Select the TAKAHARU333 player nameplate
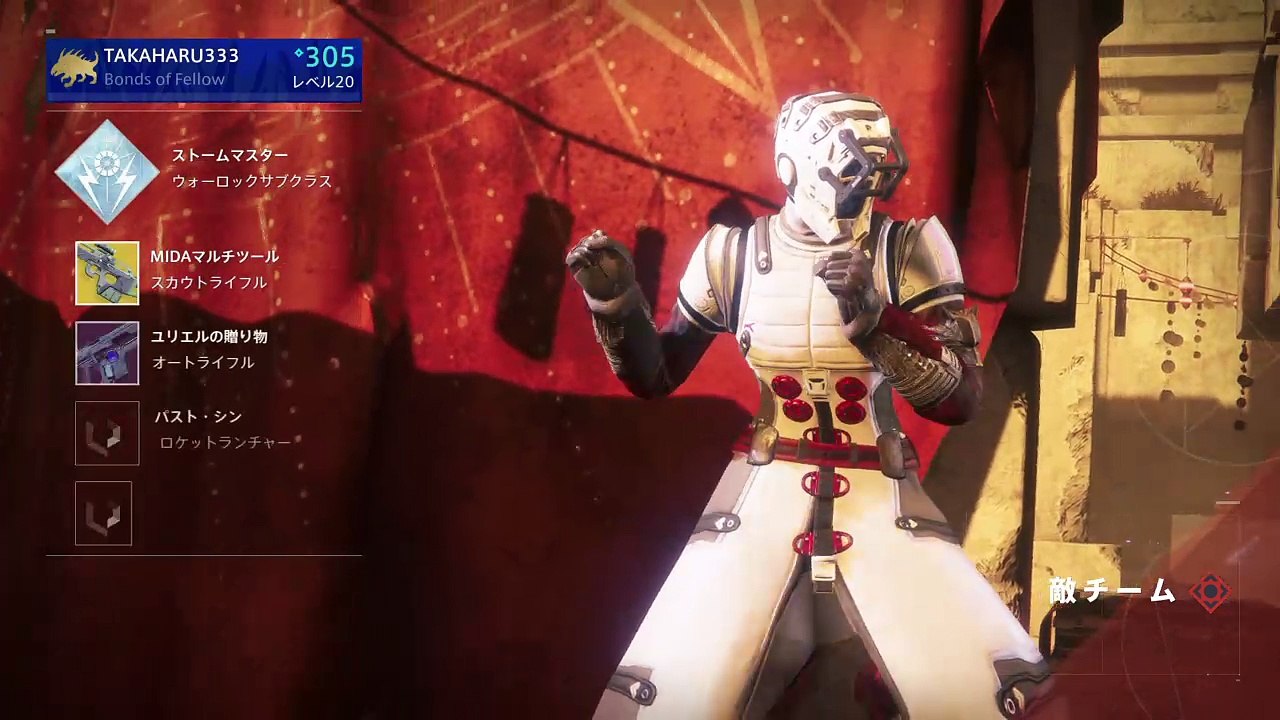This screenshot has width=1280, height=720. pyautogui.click(x=204, y=69)
